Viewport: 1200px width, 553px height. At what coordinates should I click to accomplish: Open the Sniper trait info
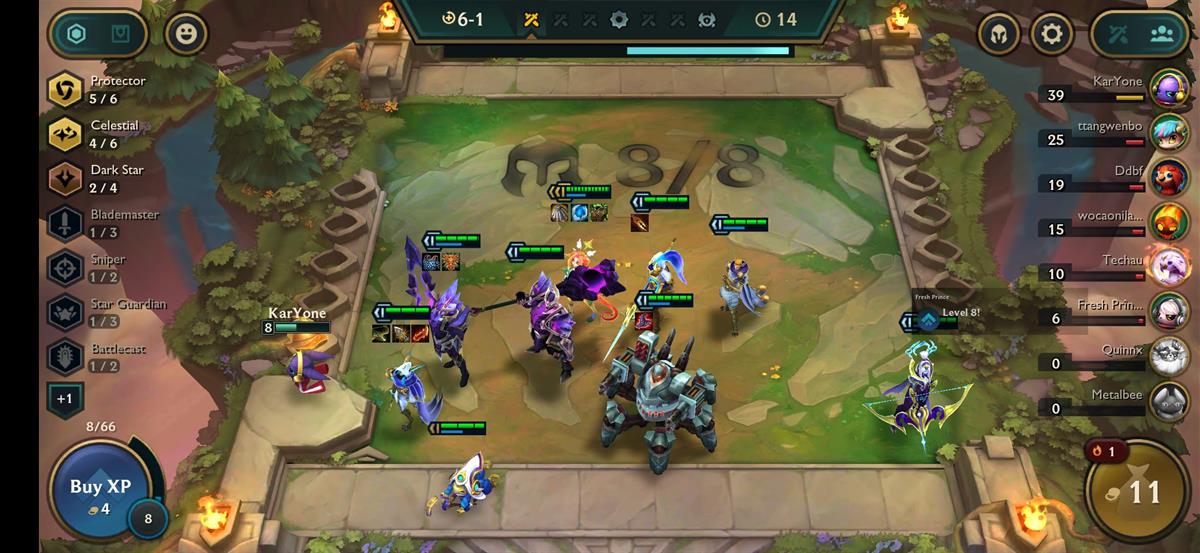coord(66,268)
